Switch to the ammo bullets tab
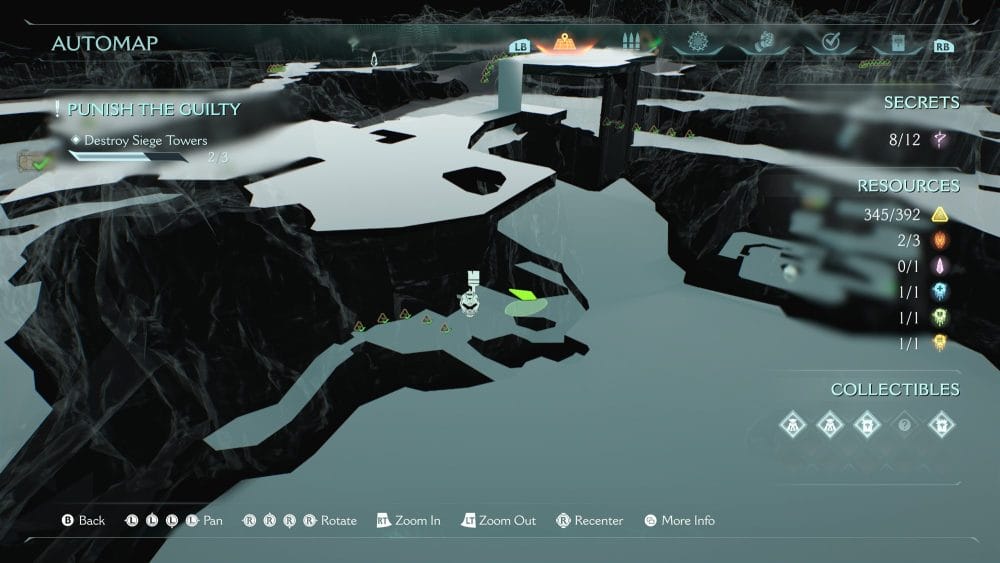1000x563 pixels. pos(630,44)
